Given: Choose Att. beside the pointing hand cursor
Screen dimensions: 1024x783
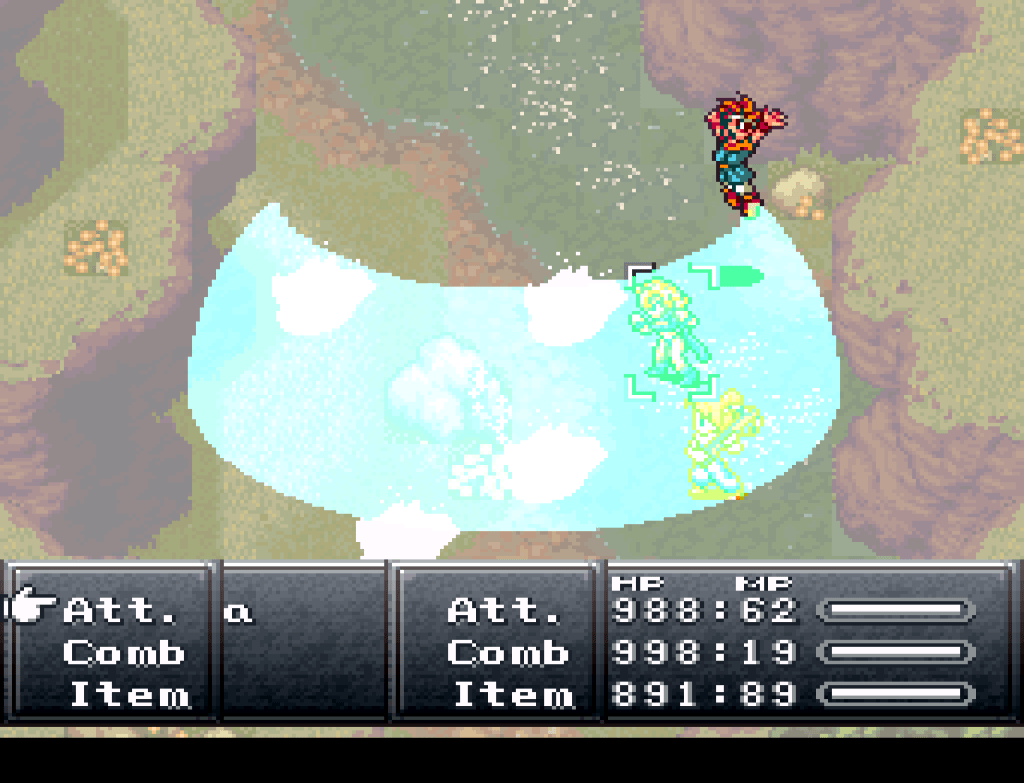Looking at the screenshot, I should [121, 609].
